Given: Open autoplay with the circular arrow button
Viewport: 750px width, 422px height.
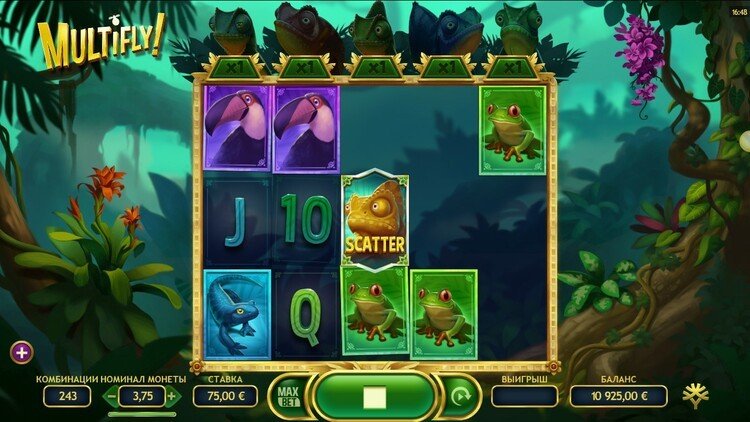Looking at the screenshot, I should point(459,397).
